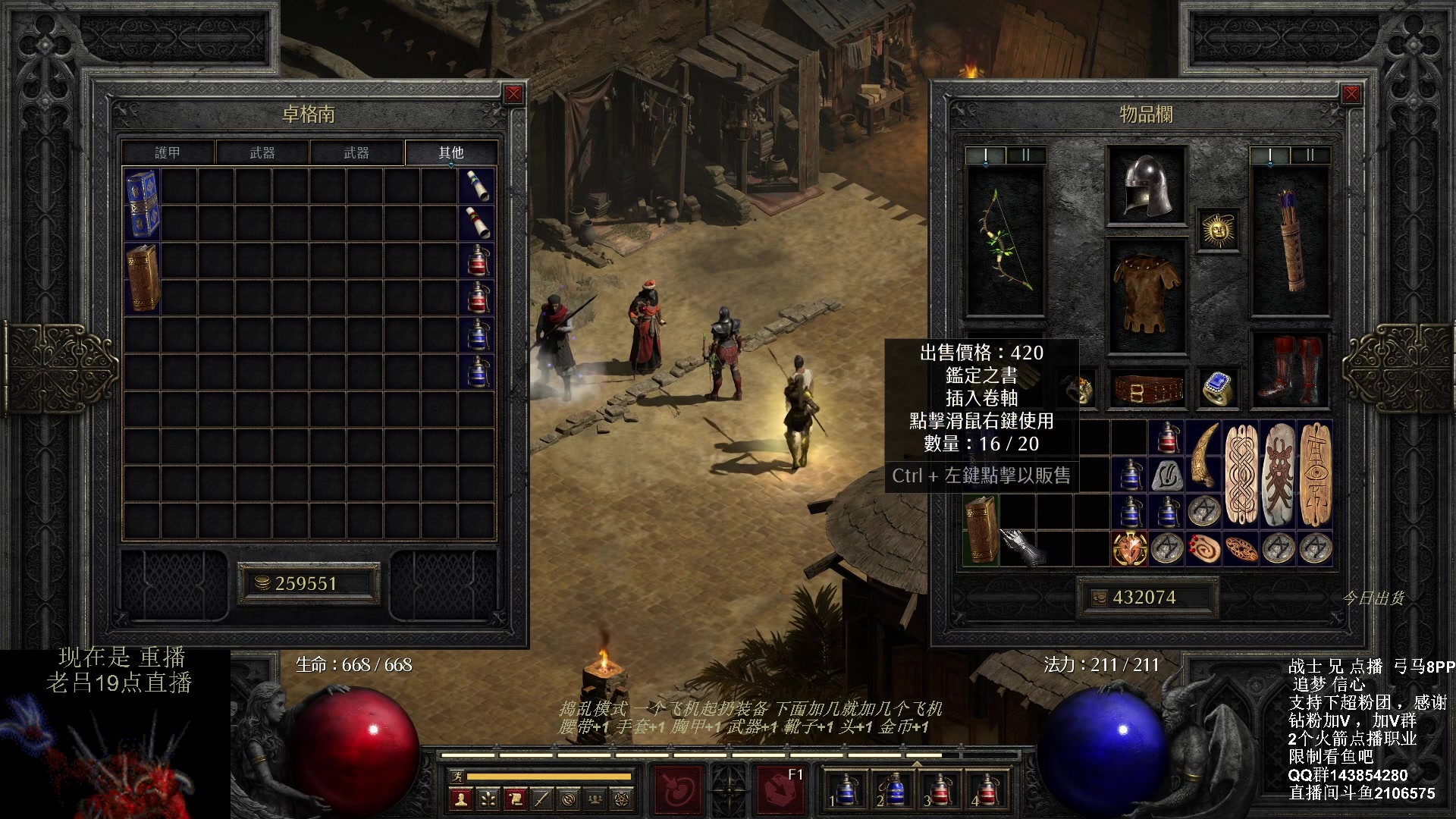Switch to the 護甲 armor tab

click(x=168, y=152)
